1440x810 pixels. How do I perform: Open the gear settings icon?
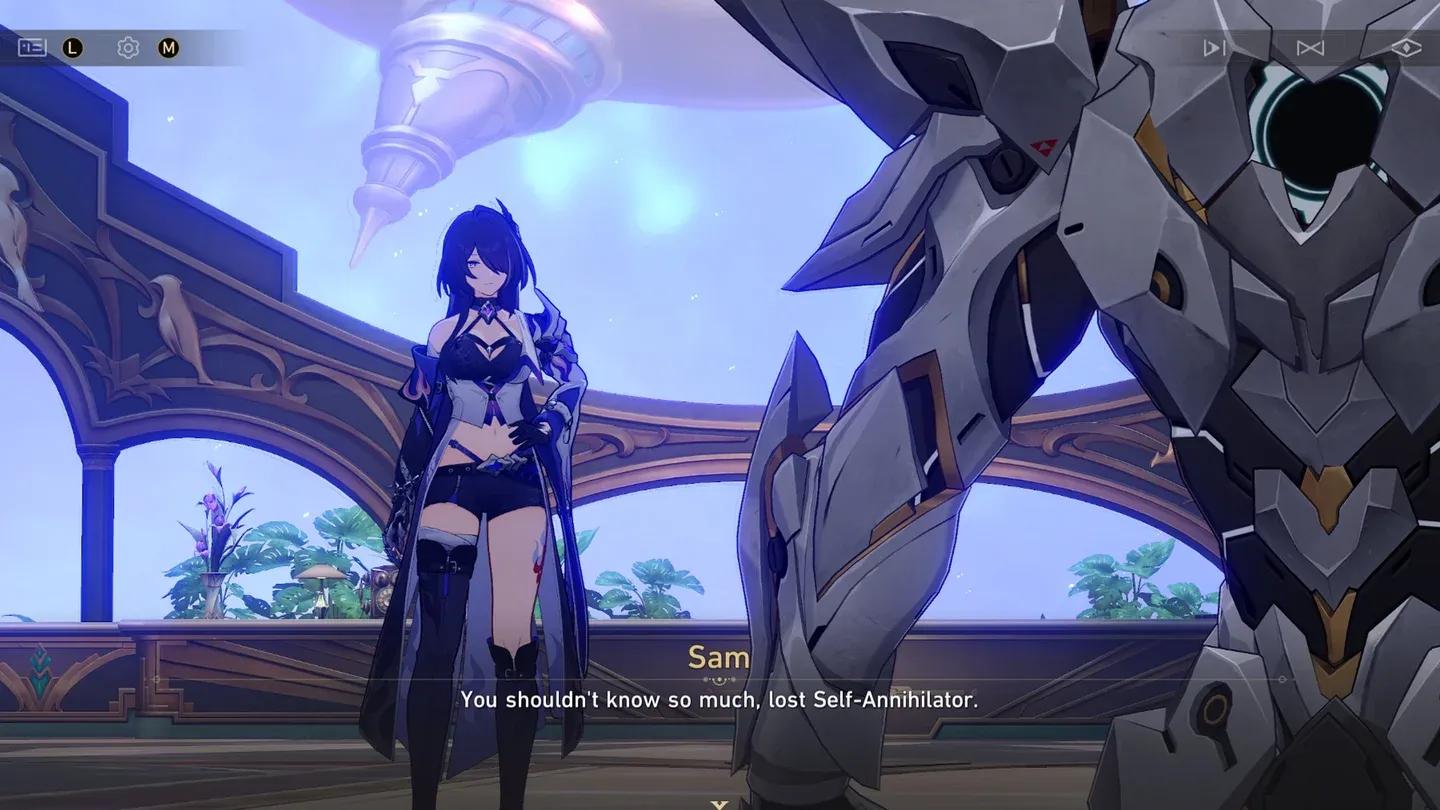point(128,48)
